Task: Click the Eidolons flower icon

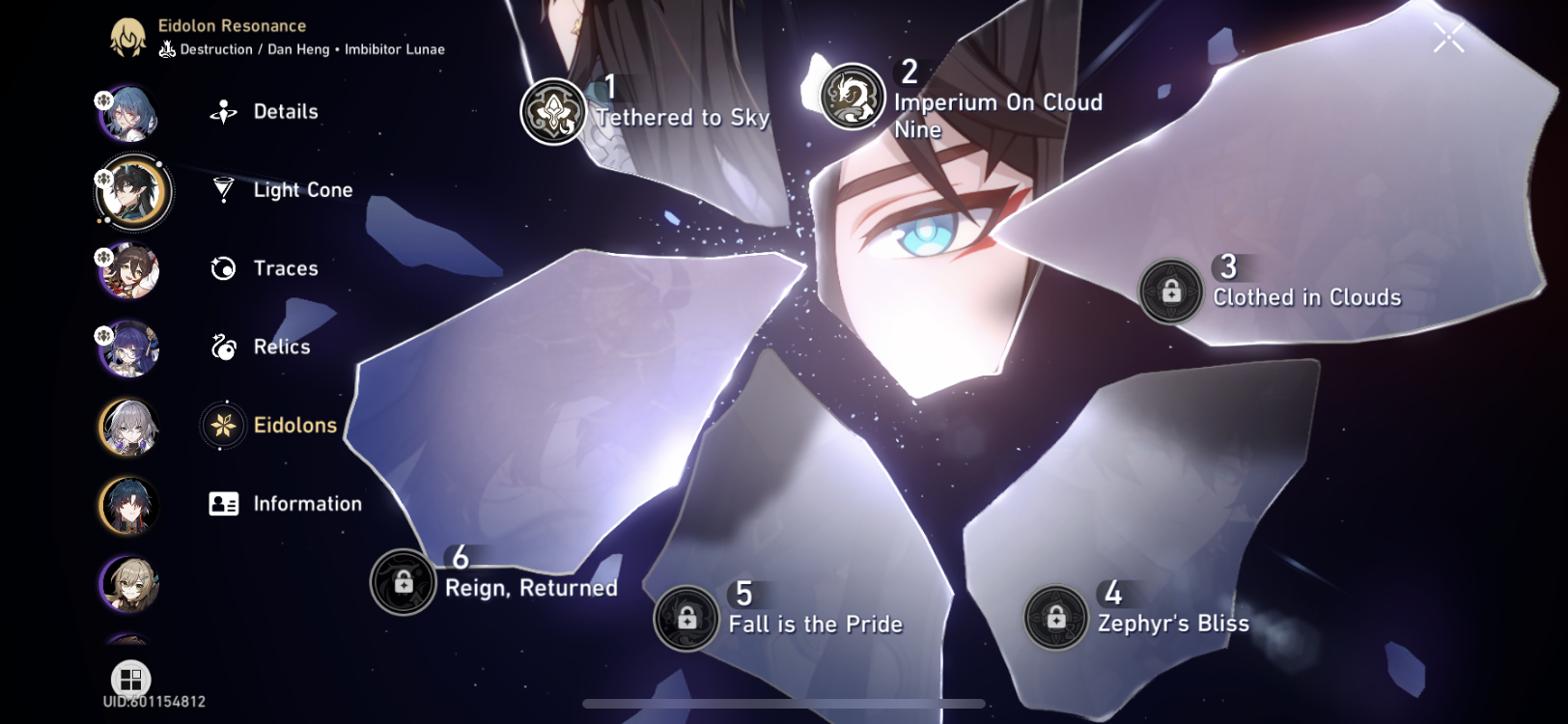Action: (x=222, y=425)
